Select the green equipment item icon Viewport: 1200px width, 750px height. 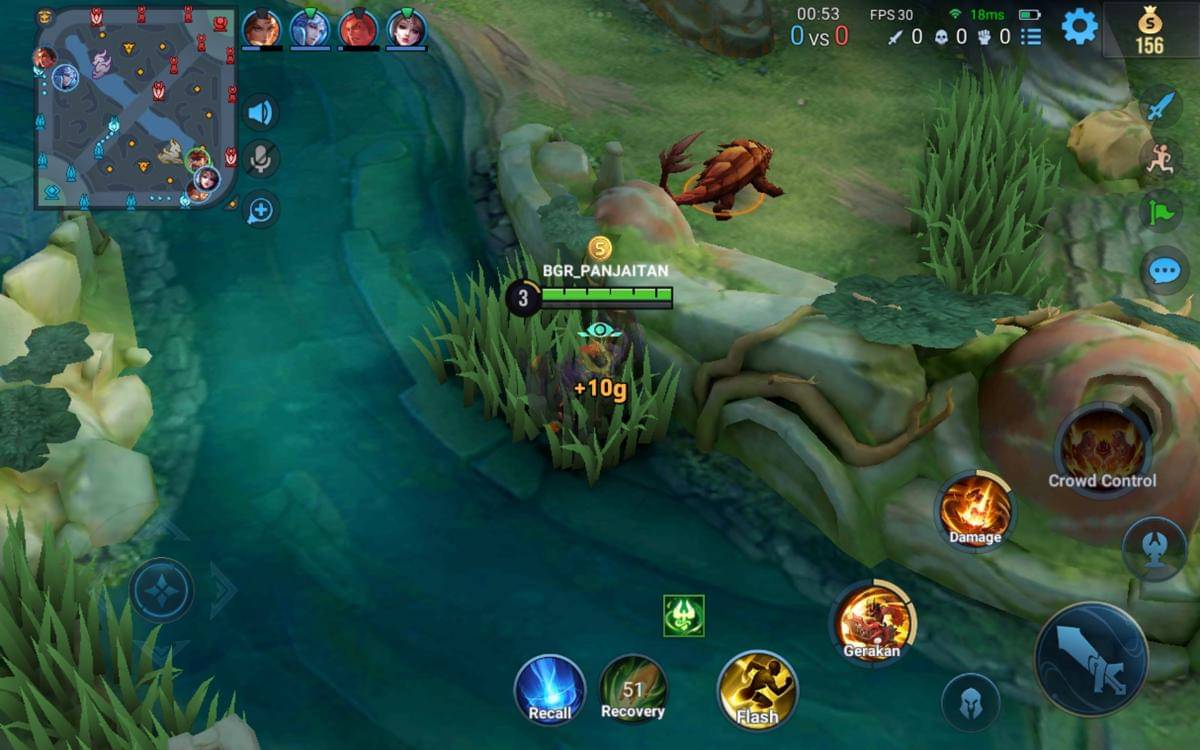684,616
